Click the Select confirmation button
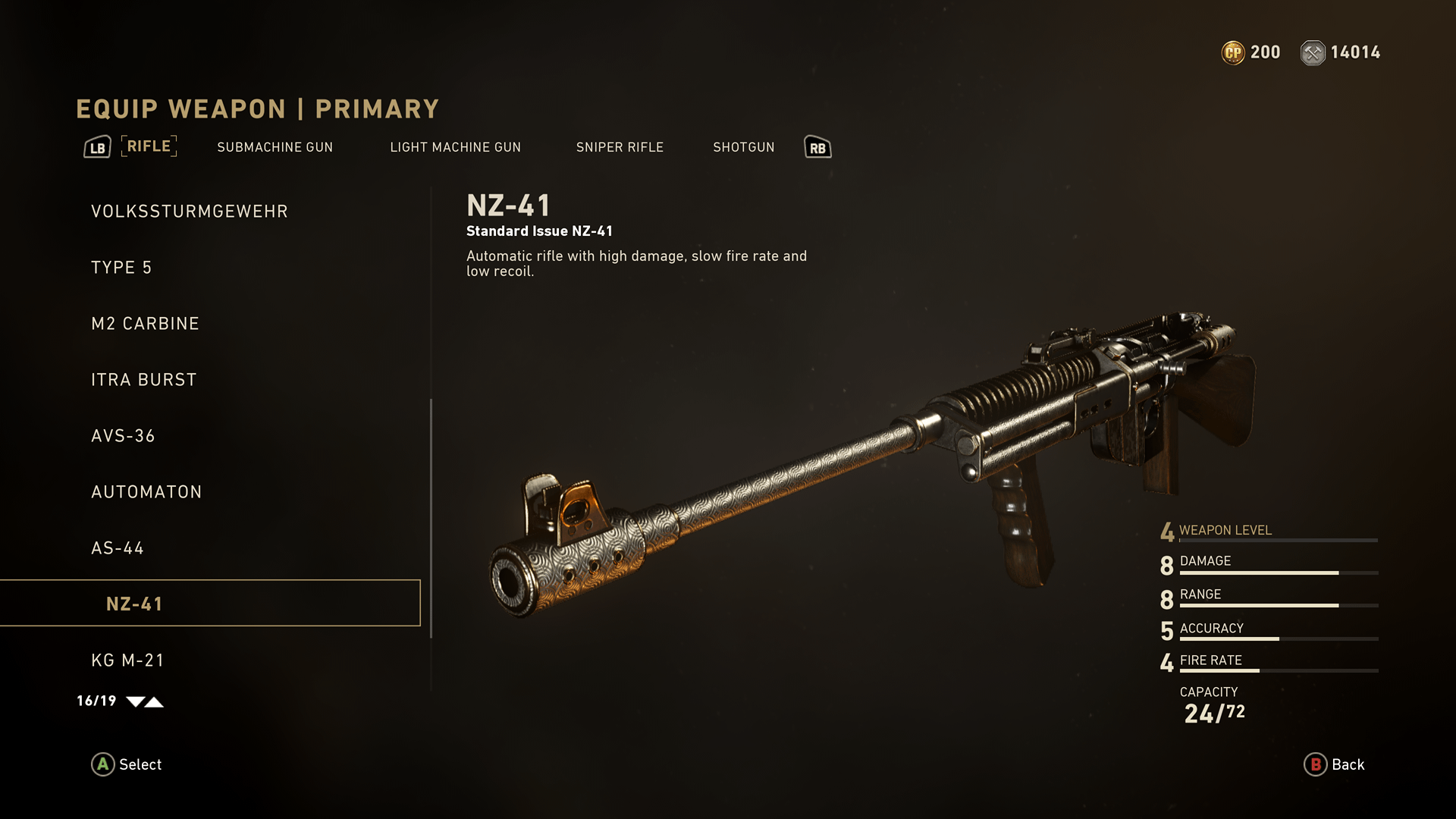 [127, 764]
